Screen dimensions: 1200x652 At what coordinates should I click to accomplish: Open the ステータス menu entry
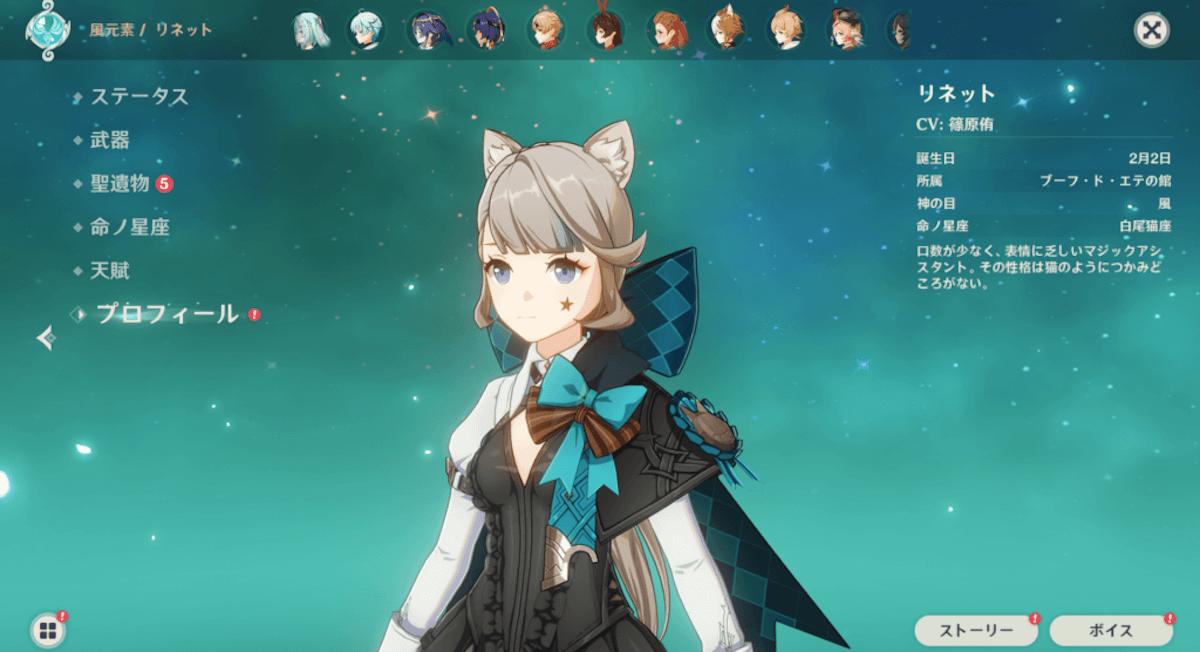click(x=138, y=97)
